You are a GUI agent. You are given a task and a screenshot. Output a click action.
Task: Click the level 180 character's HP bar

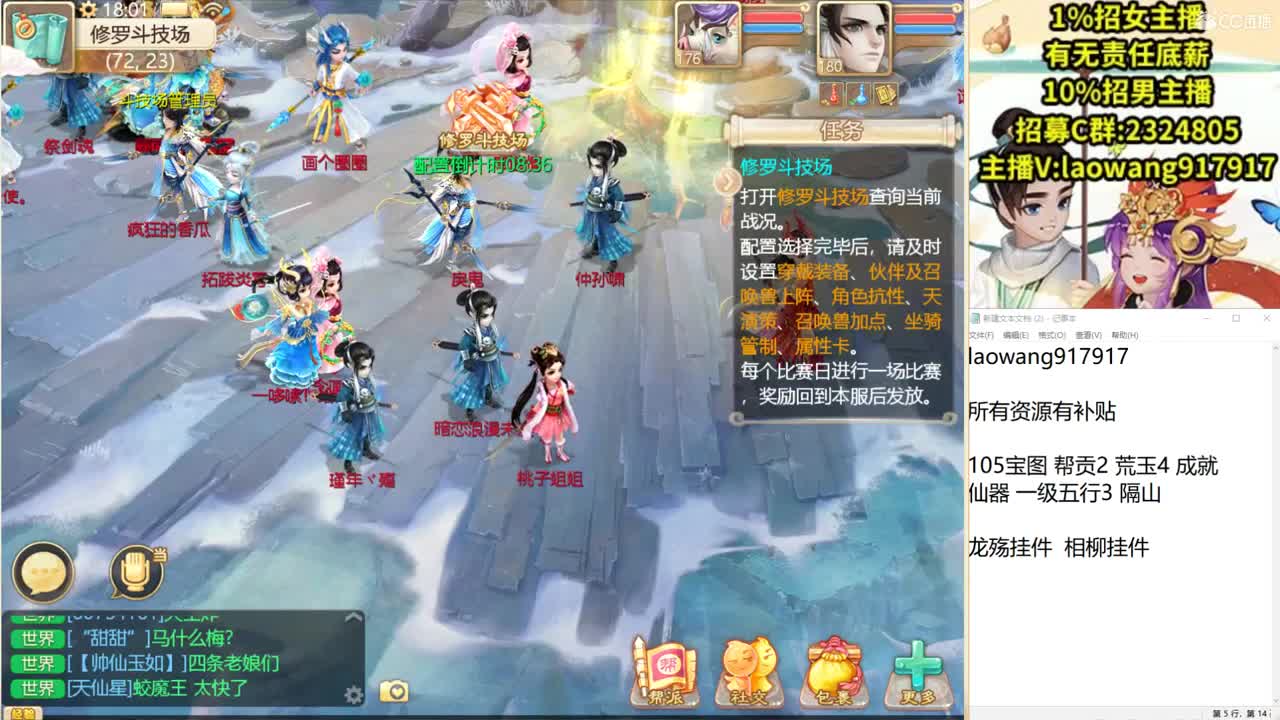(925, 18)
